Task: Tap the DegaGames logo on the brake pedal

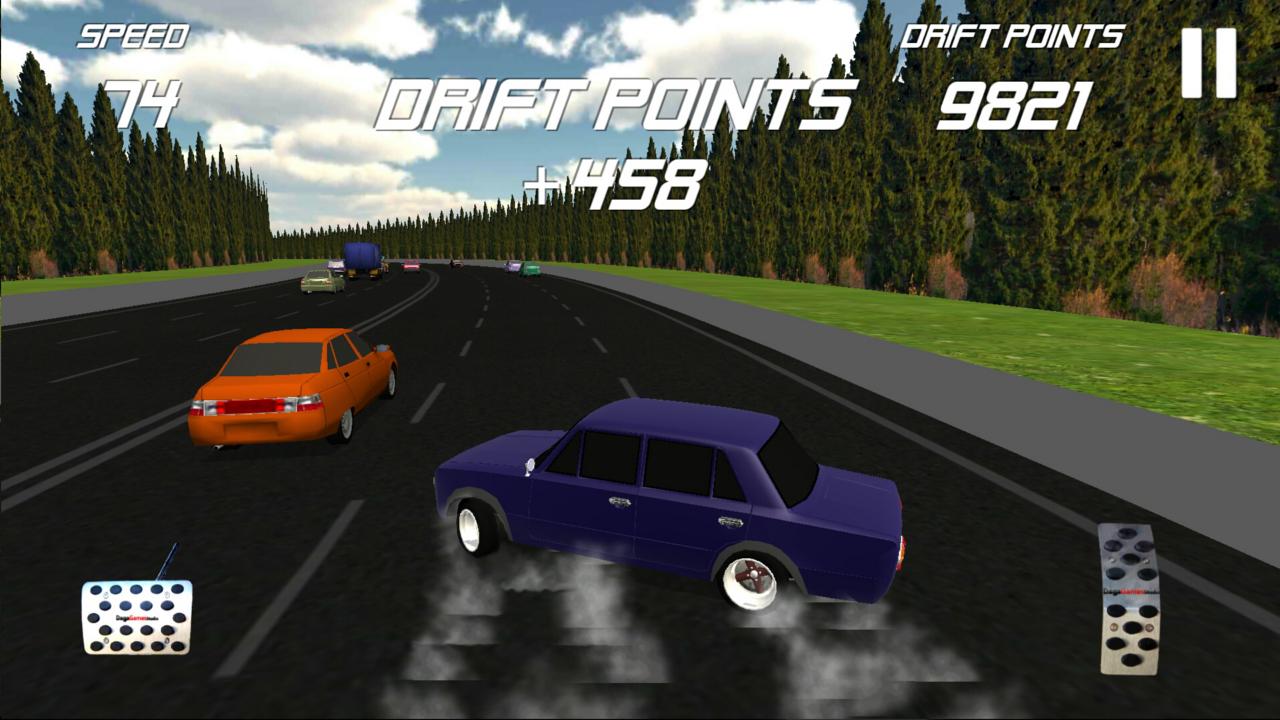Action: (137, 617)
